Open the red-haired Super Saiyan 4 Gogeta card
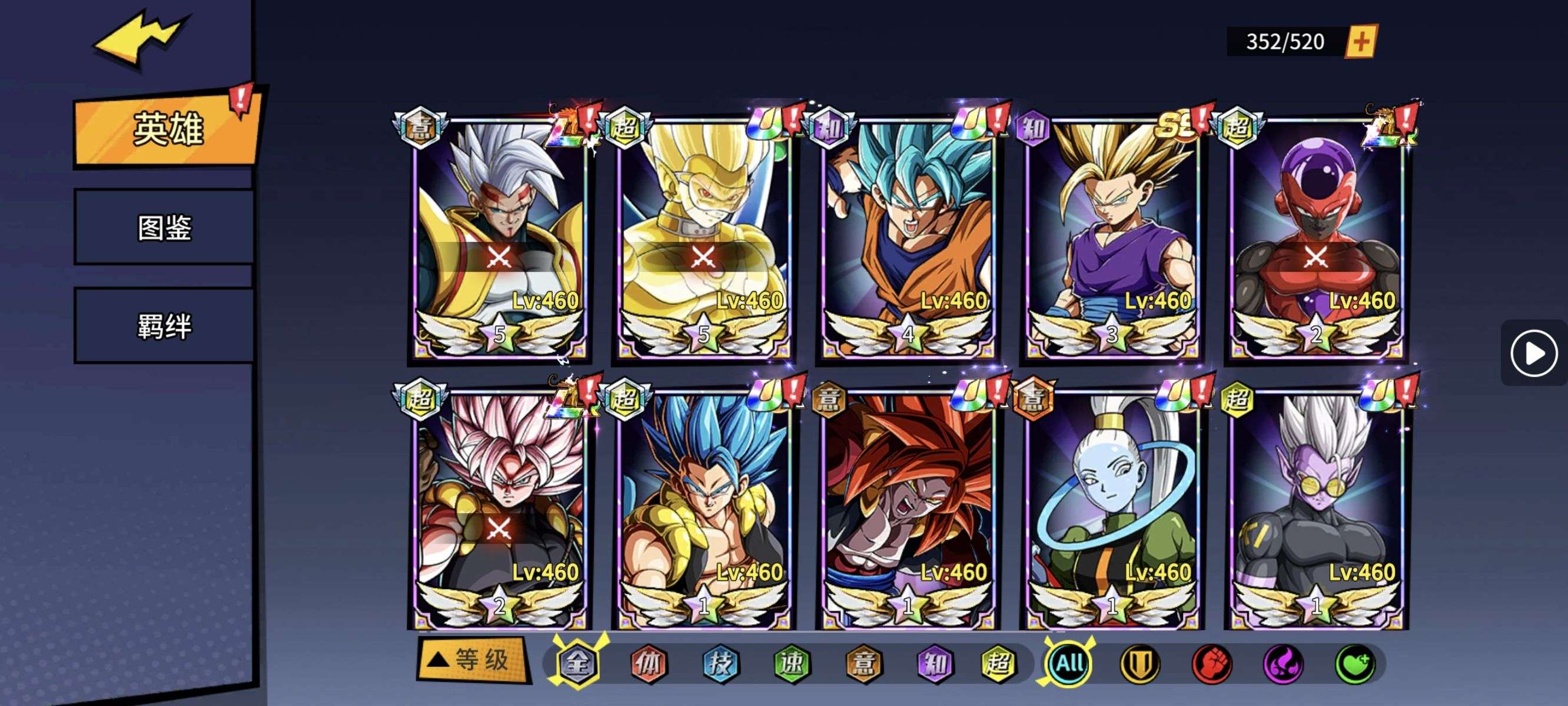Image resolution: width=1568 pixels, height=706 pixels. click(907, 509)
